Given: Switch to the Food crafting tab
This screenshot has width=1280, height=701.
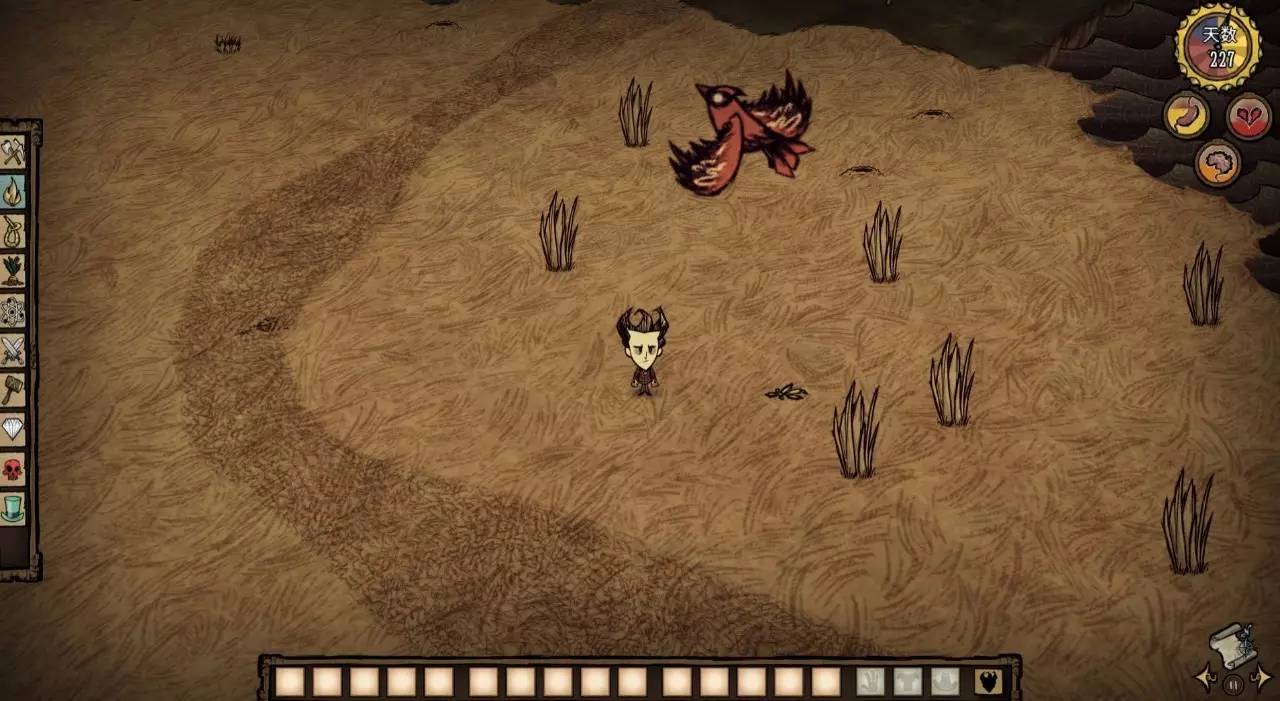Looking at the screenshot, I should 13,270.
